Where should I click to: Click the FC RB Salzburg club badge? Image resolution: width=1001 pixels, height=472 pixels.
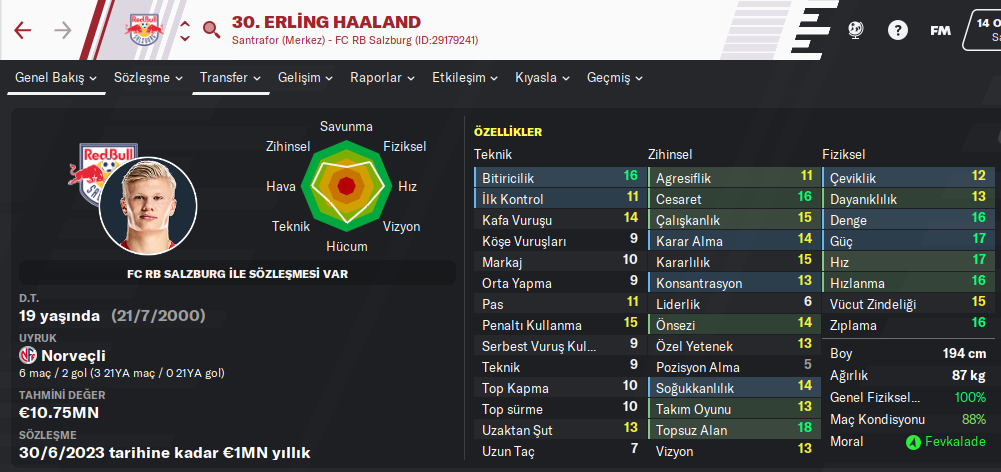click(146, 30)
